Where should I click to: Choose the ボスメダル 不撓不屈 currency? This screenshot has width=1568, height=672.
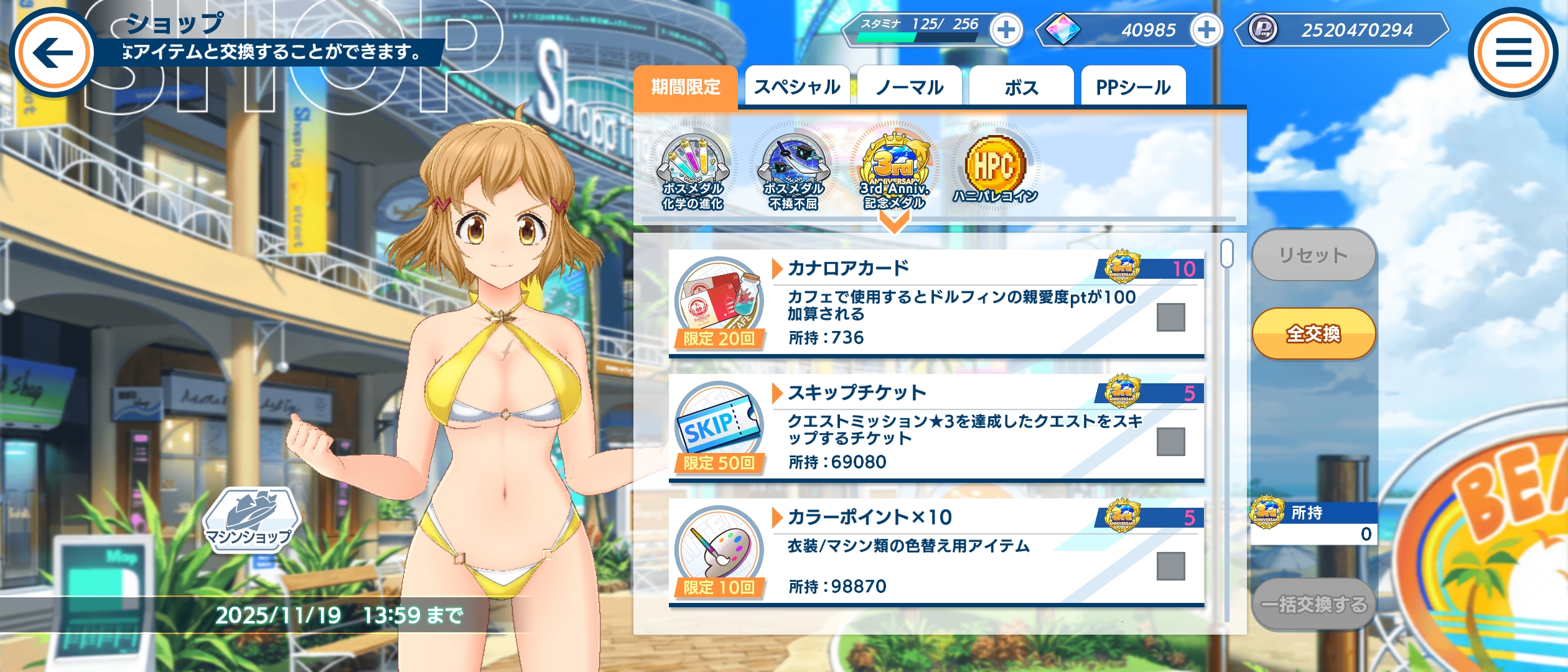click(793, 171)
